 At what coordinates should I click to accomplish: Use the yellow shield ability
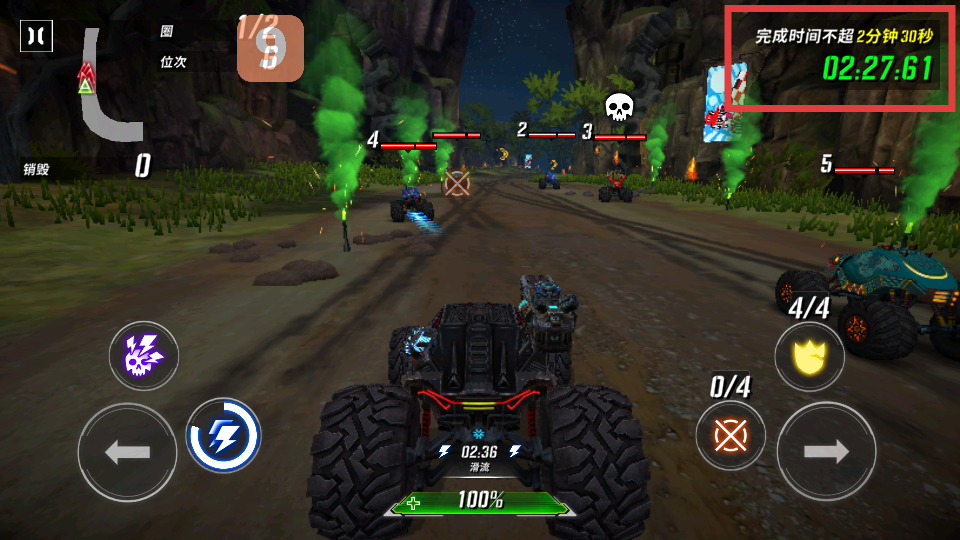pos(809,356)
